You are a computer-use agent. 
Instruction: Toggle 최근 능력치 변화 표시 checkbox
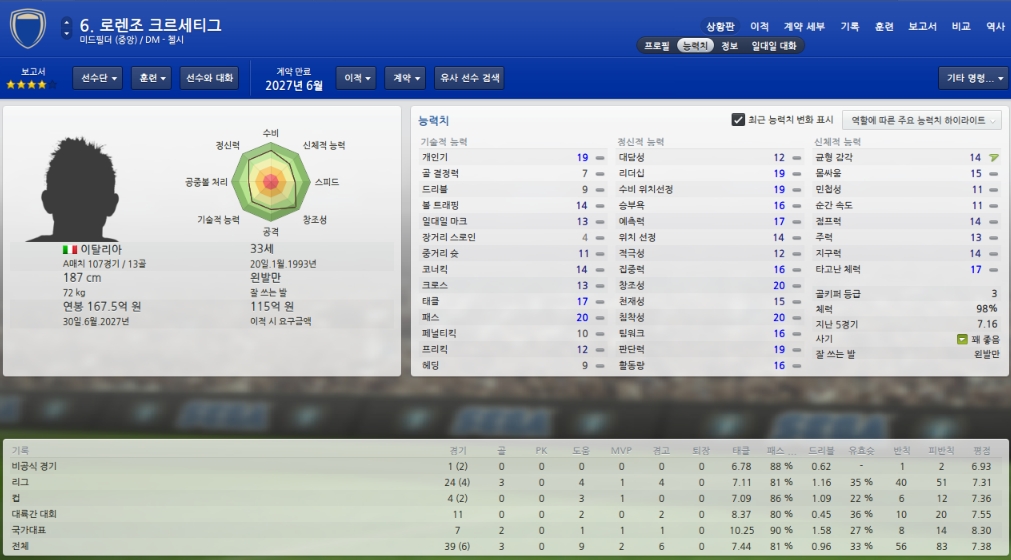(739, 120)
